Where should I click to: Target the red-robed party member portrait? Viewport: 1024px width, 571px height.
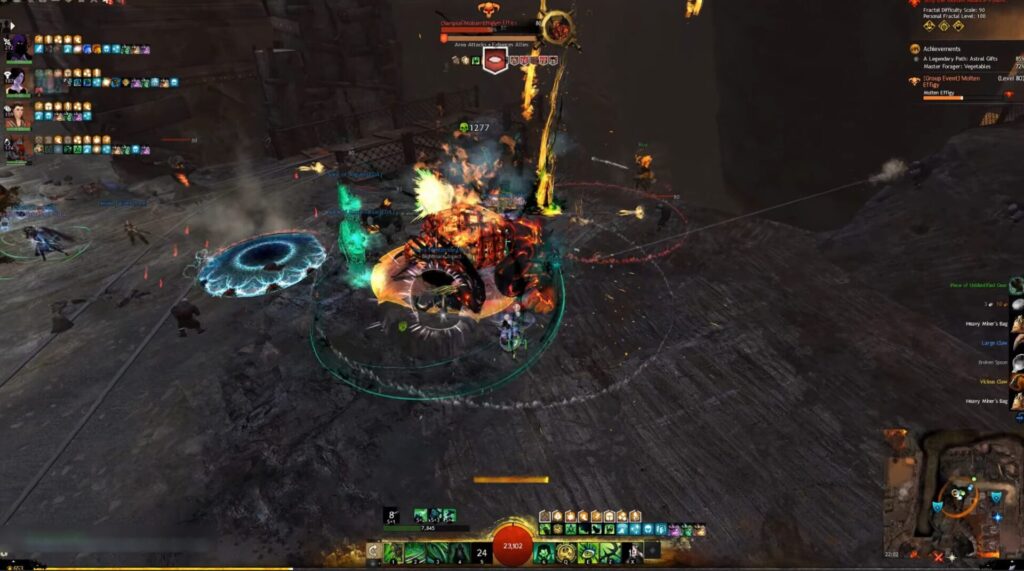pos(17,115)
